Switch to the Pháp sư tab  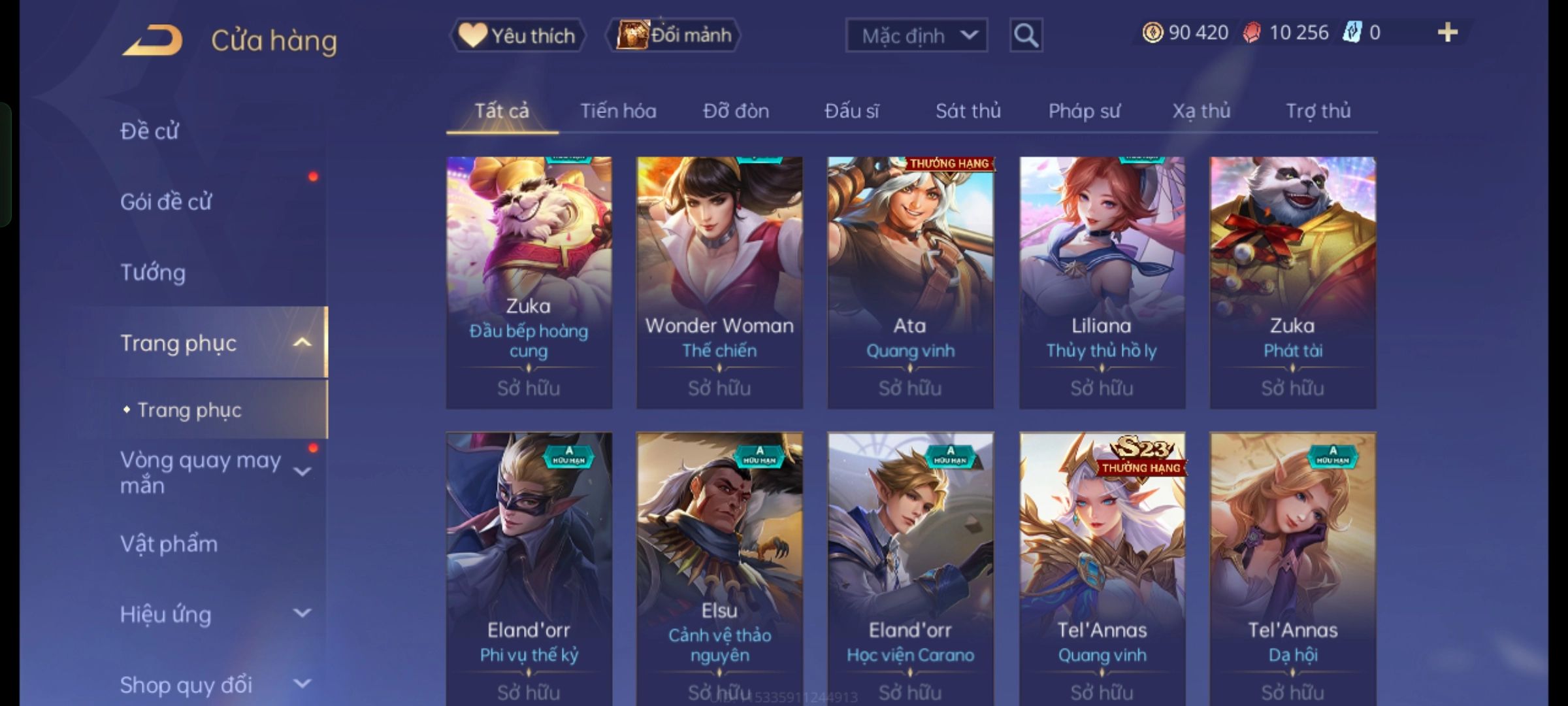(1084, 111)
